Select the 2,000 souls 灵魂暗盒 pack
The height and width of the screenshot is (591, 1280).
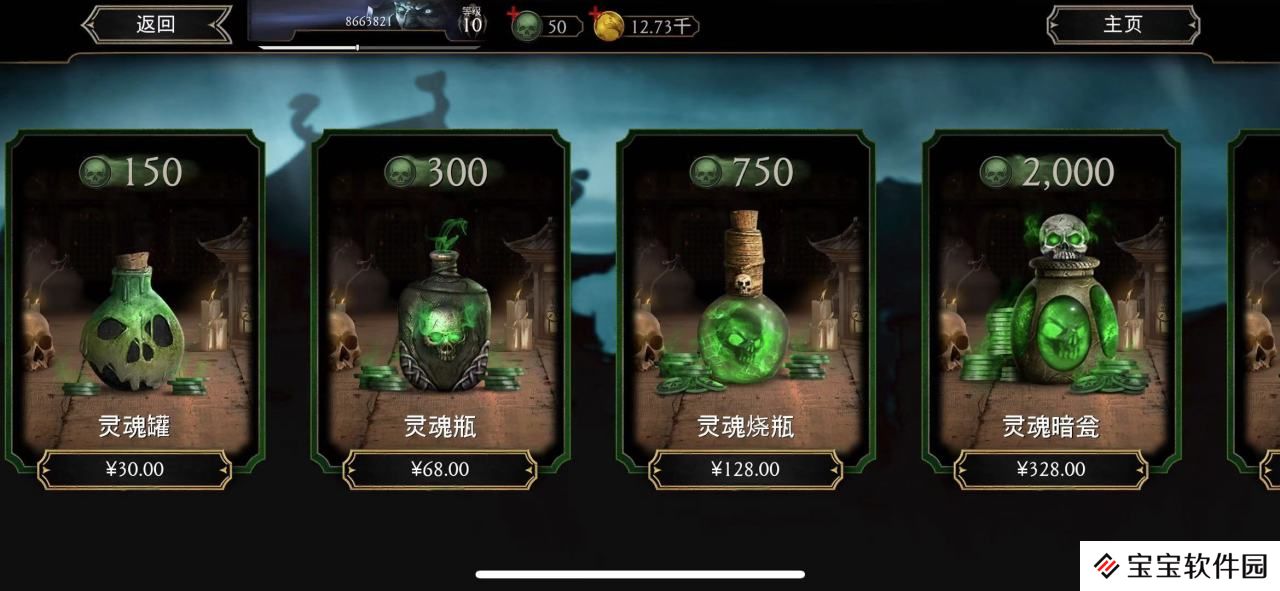tap(1051, 300)
